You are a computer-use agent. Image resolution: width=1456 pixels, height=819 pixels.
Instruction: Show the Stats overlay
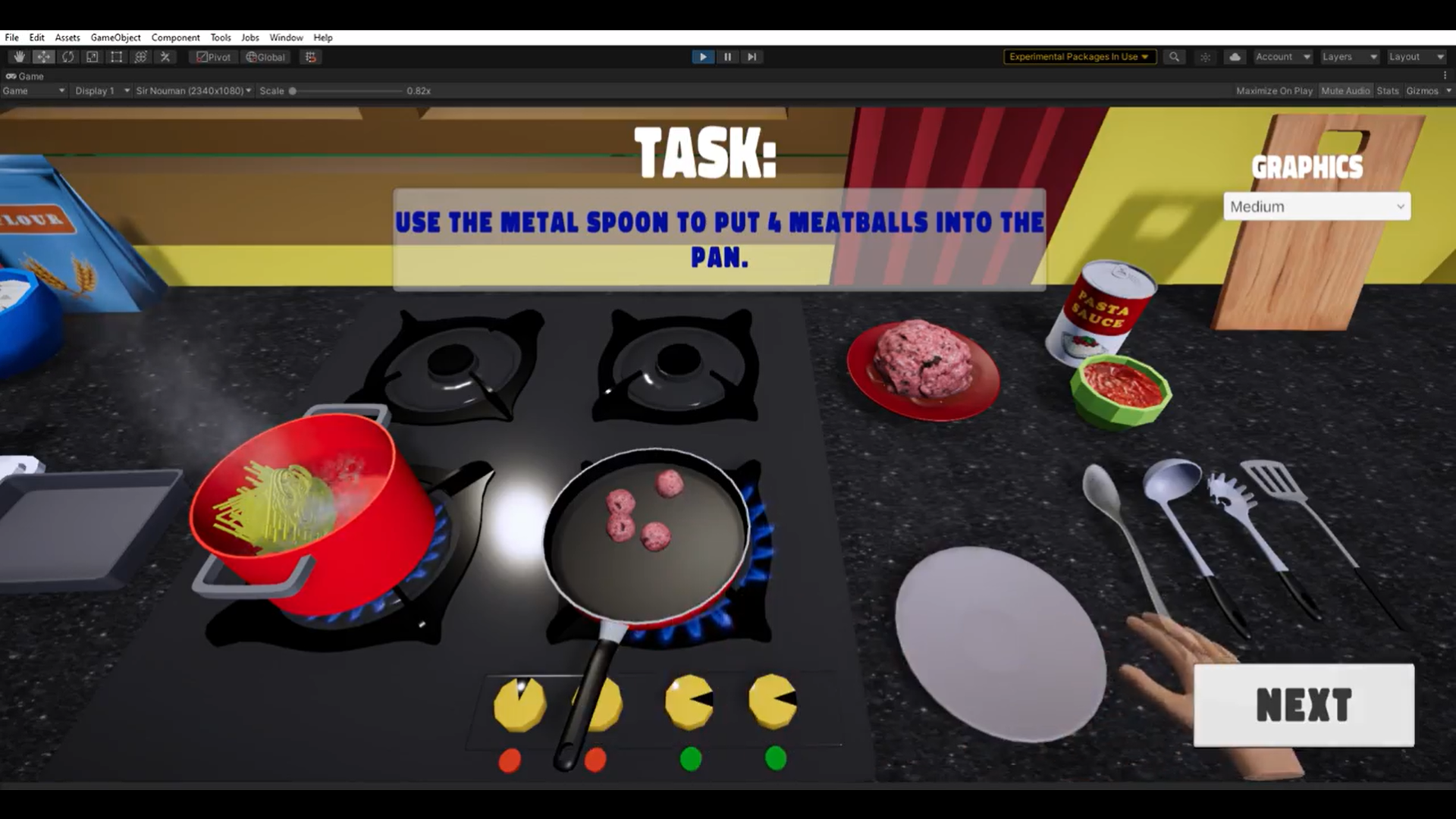coord(1388,91)
